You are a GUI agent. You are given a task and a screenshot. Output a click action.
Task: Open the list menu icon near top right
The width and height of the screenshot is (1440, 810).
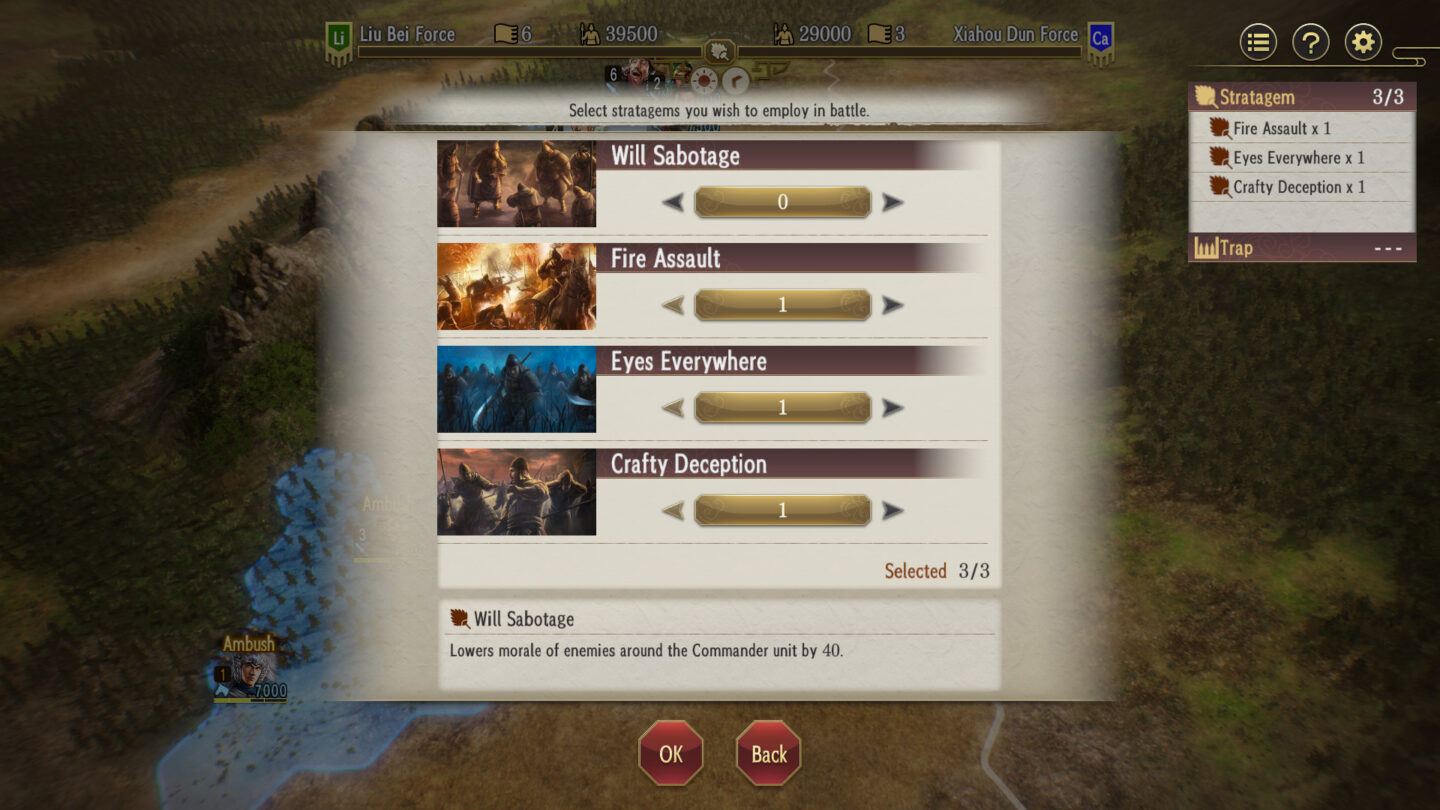click(x=1258, y=42)
